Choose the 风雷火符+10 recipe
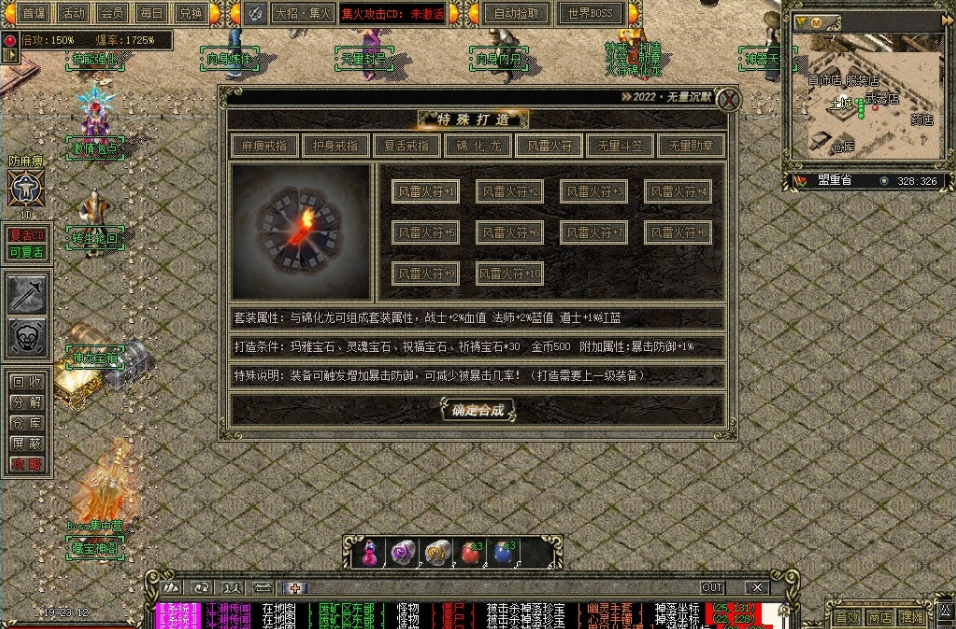The height and width of the screenshot is (629, 956). pos(510,273)
